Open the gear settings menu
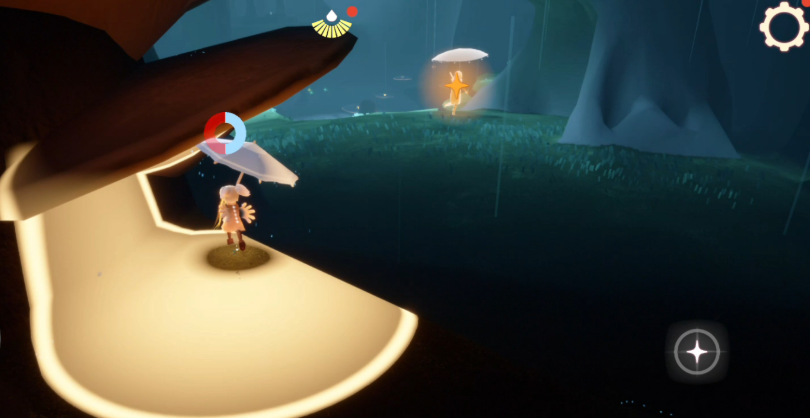810x418 pixels. click(x=783, y=26)
